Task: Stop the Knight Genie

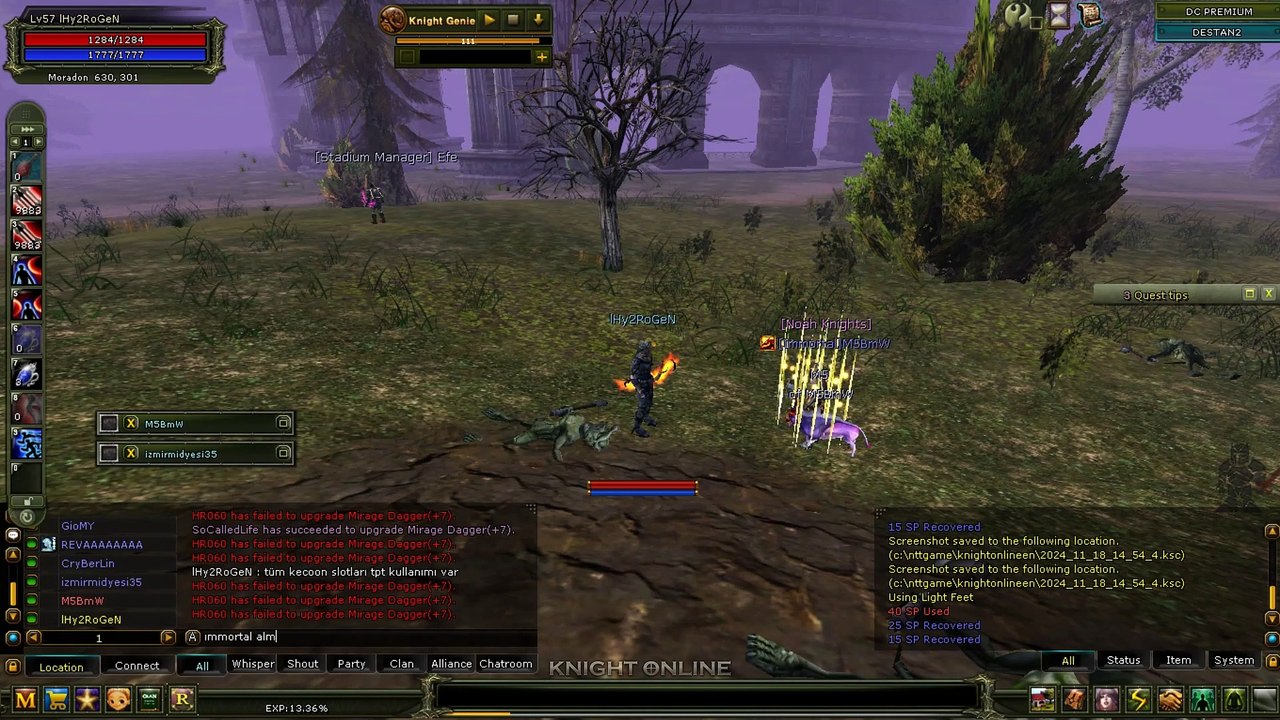Action: 513,19
